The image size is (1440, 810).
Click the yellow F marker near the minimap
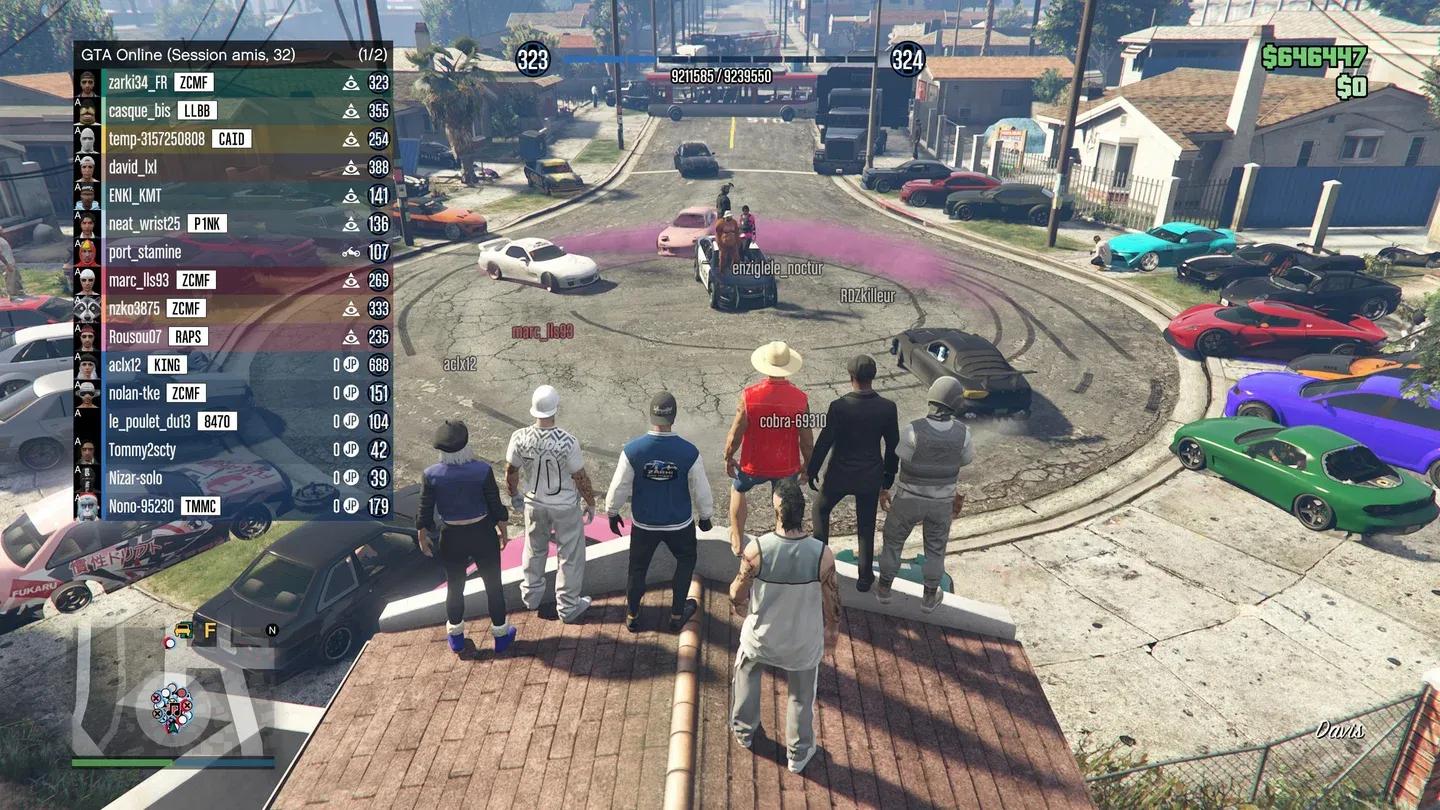(209, 630)
